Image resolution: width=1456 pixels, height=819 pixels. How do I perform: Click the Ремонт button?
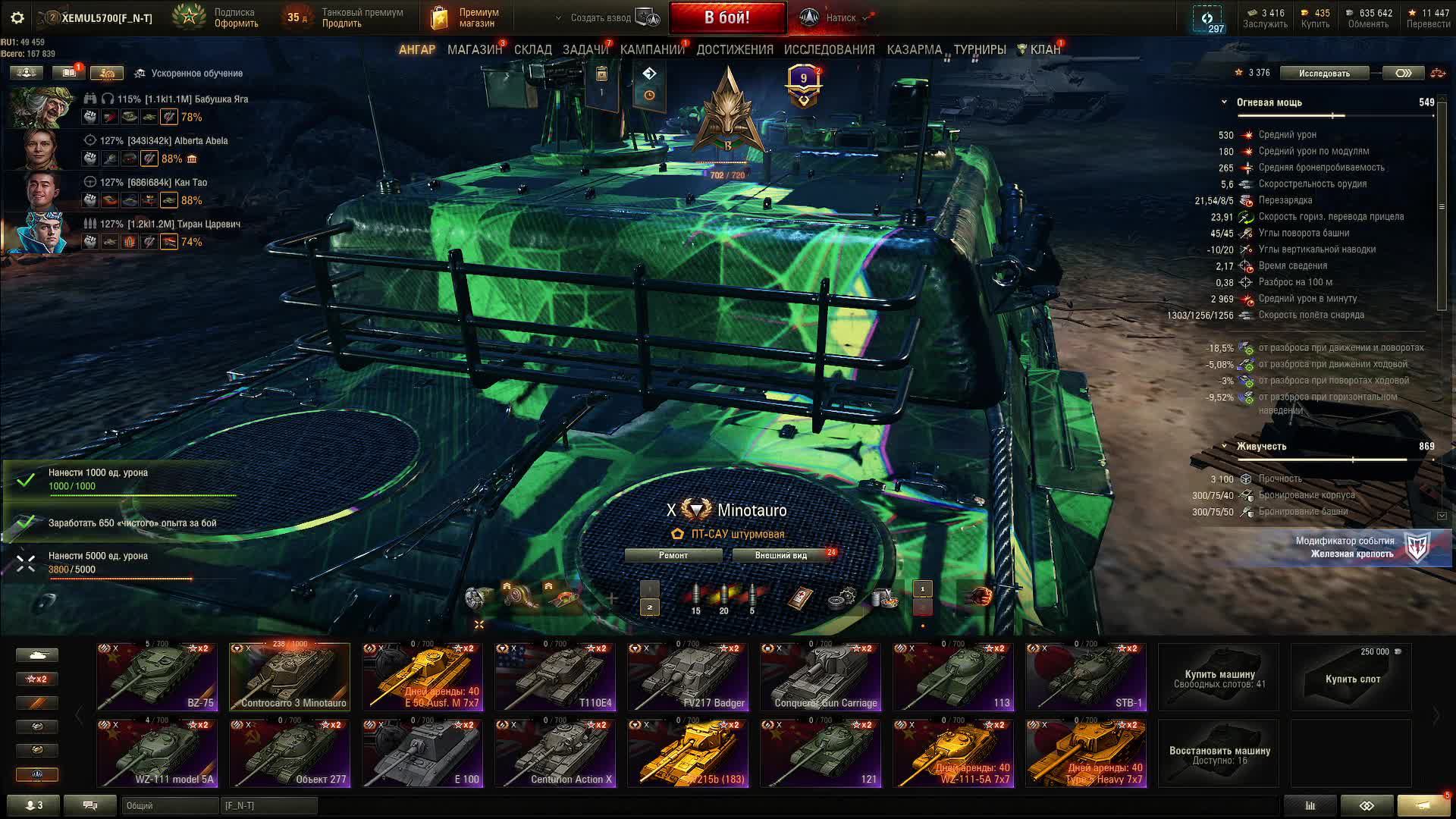coord(673,555)
